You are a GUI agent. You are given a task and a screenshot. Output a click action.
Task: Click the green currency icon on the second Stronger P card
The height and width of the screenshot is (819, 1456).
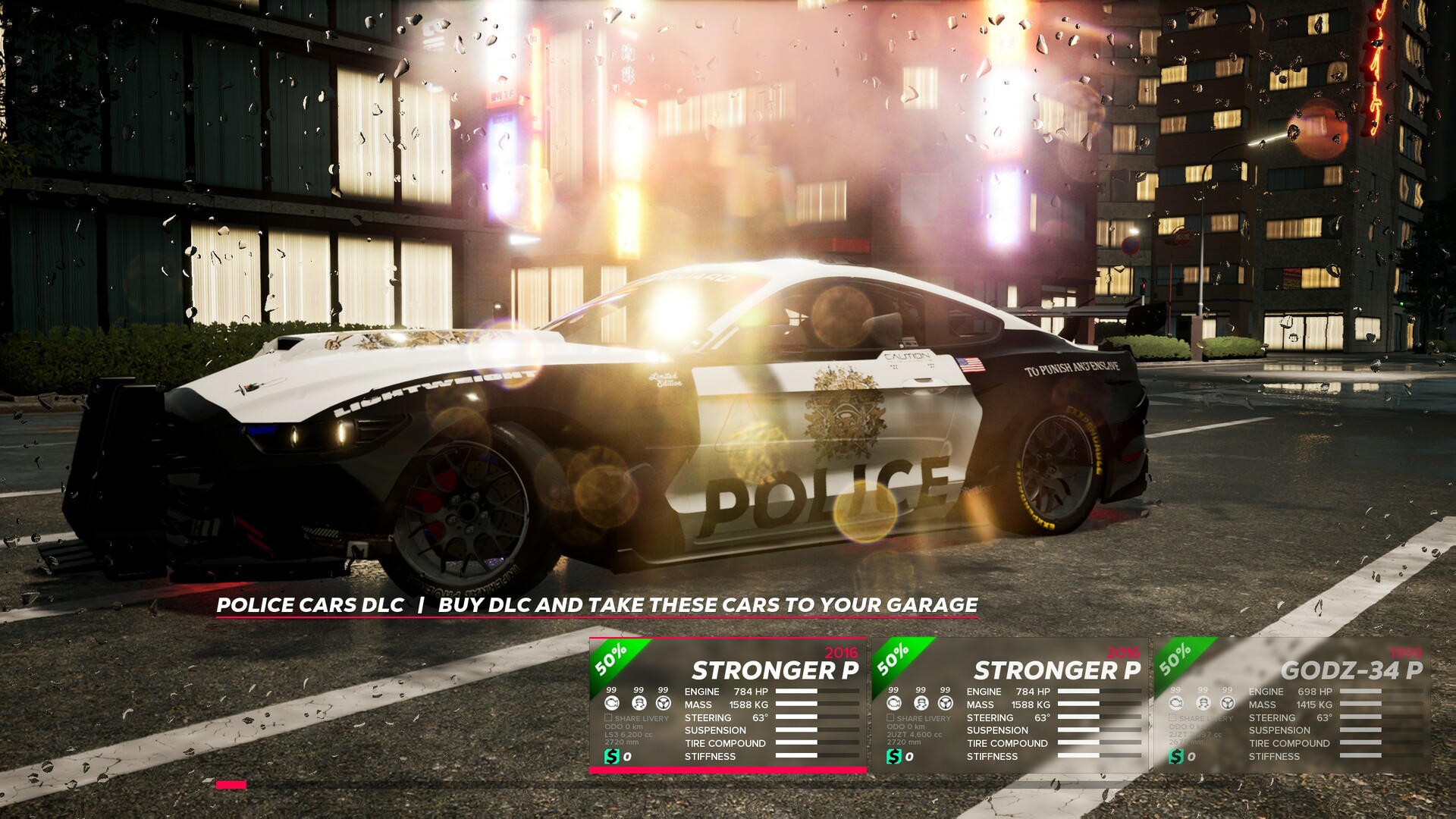coord(896,756)
